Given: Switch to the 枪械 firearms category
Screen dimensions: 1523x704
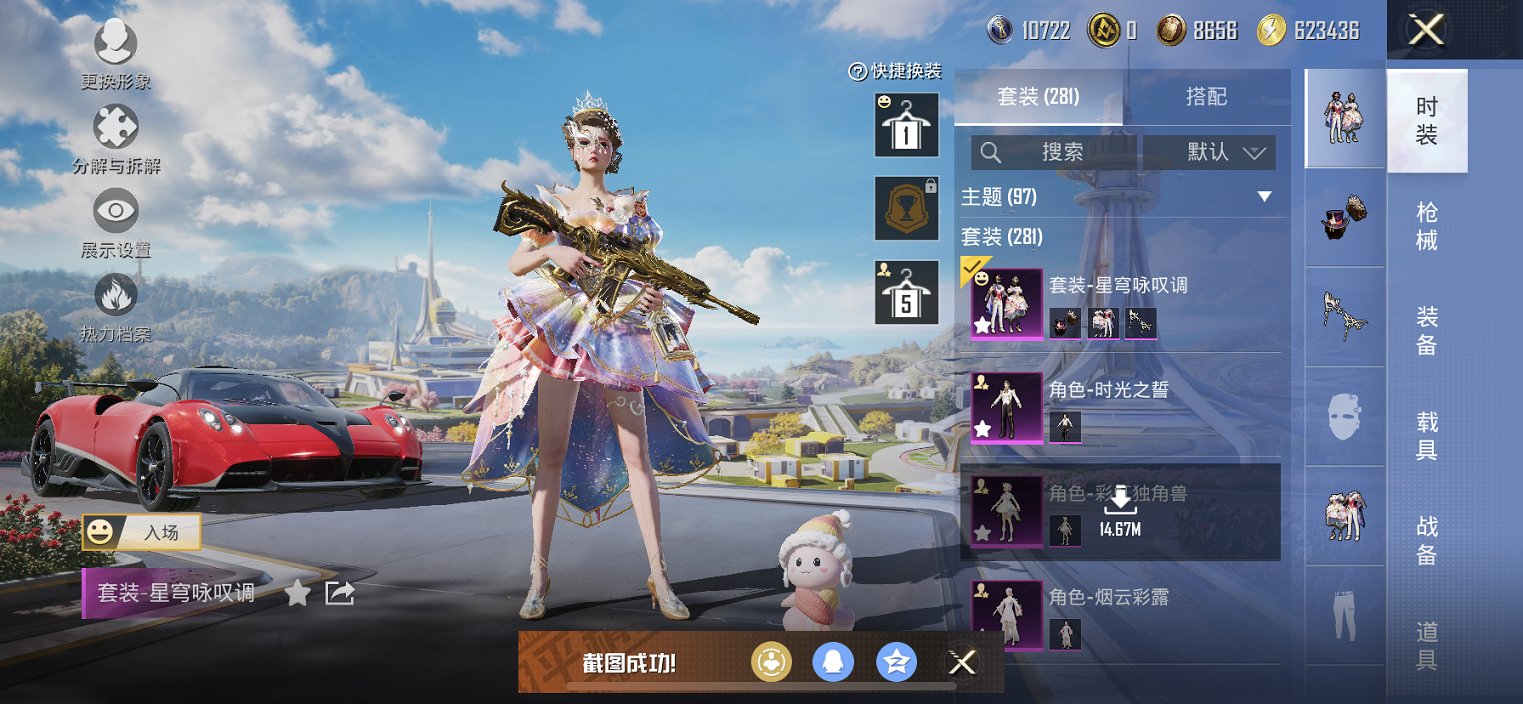Looking at the screenshot, I should [1427, 226].
